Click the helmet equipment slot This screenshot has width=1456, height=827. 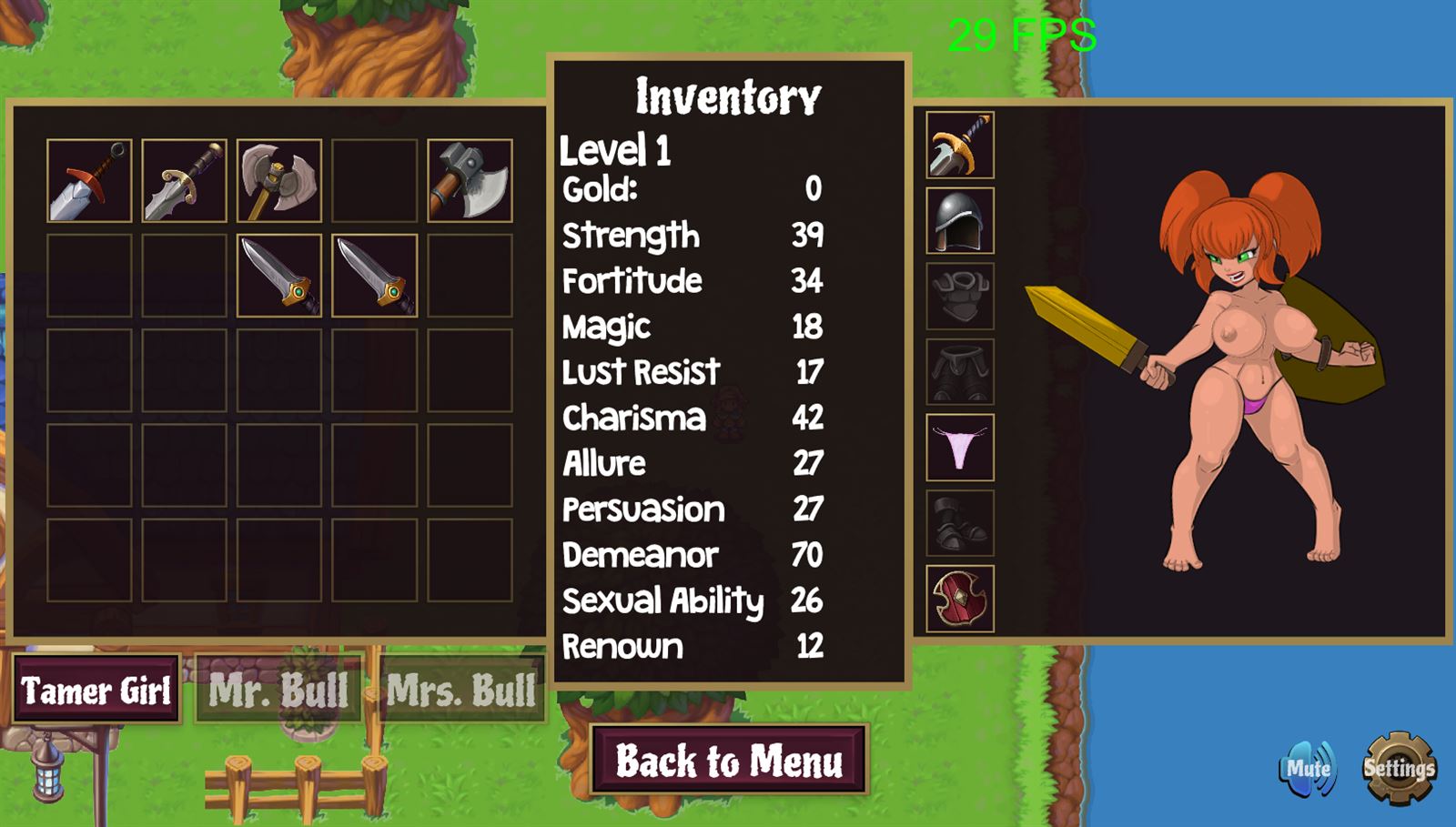[x=958, y=221]
